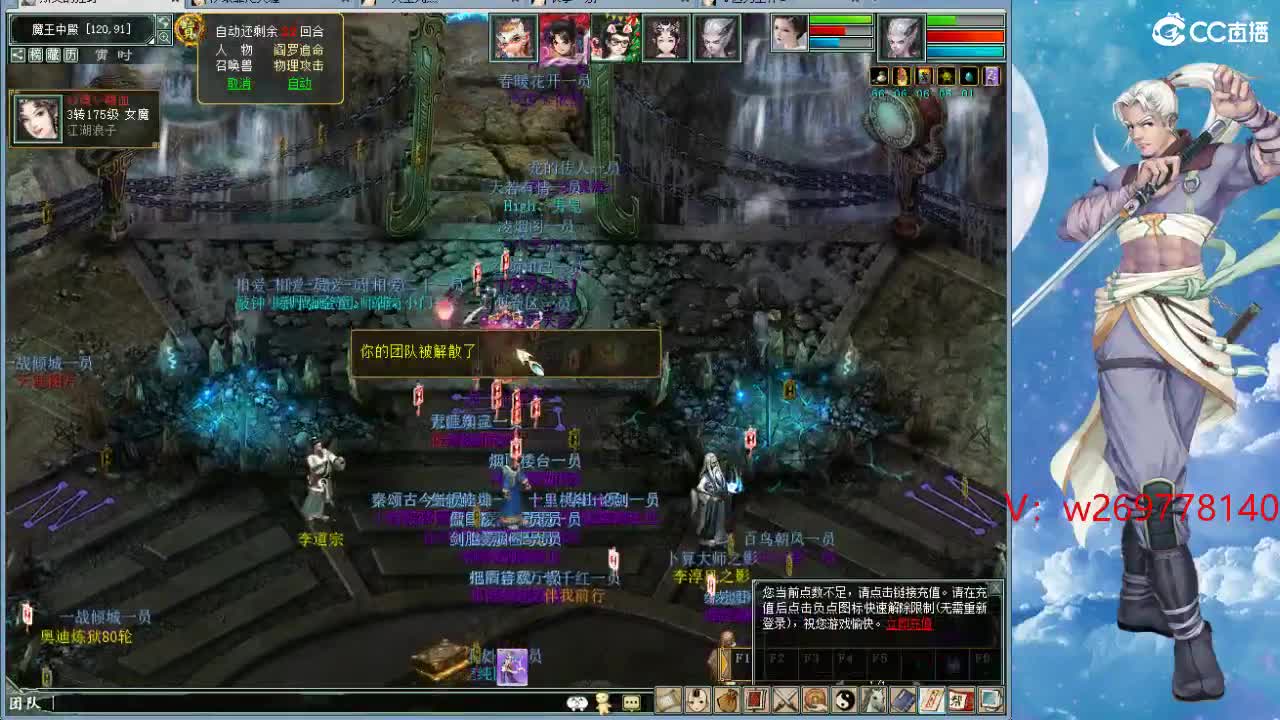Toggle the 藏 button under the minimap
Viewport: 1280px width, 720px height.
[52, 55]
